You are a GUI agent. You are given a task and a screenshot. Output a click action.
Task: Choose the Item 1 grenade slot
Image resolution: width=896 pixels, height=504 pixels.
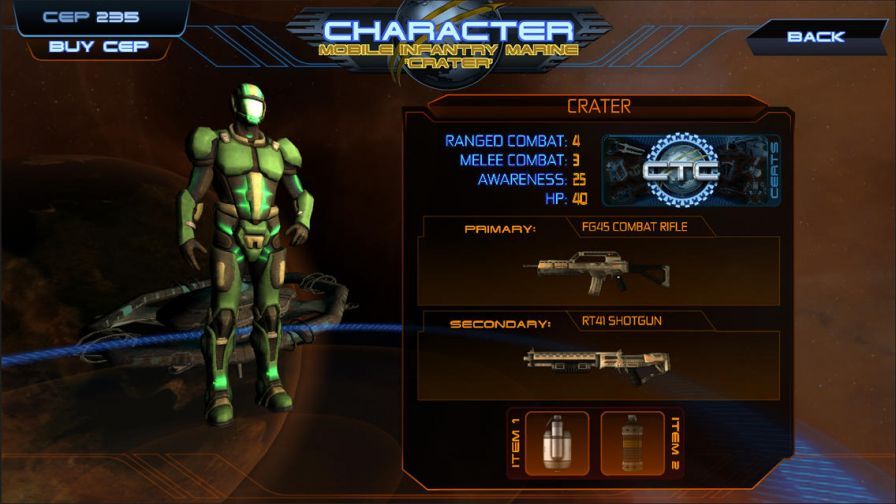[x=558, y=442]
